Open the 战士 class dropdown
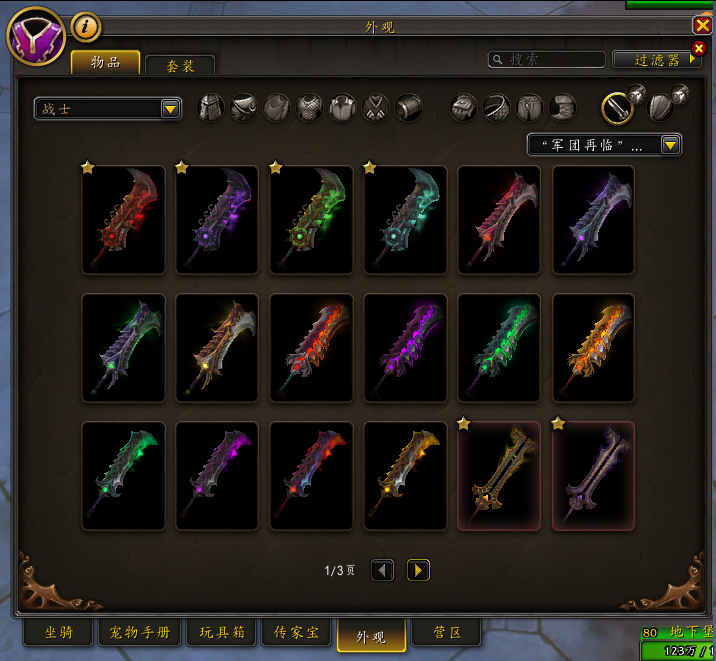The width and height of the screenshot is (716, 661). click(107, 109)
